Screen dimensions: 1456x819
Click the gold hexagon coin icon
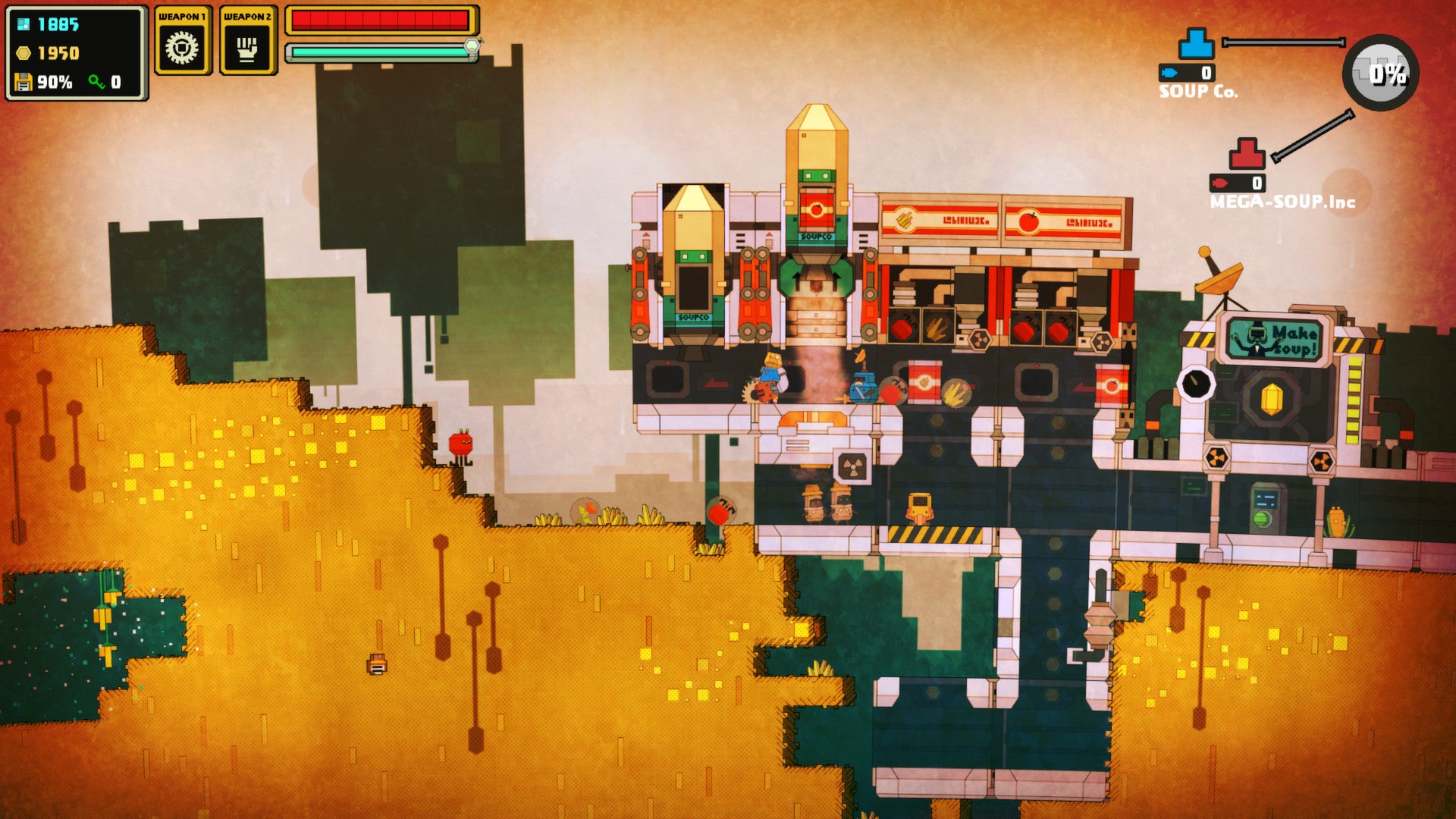tap(23, 55)
